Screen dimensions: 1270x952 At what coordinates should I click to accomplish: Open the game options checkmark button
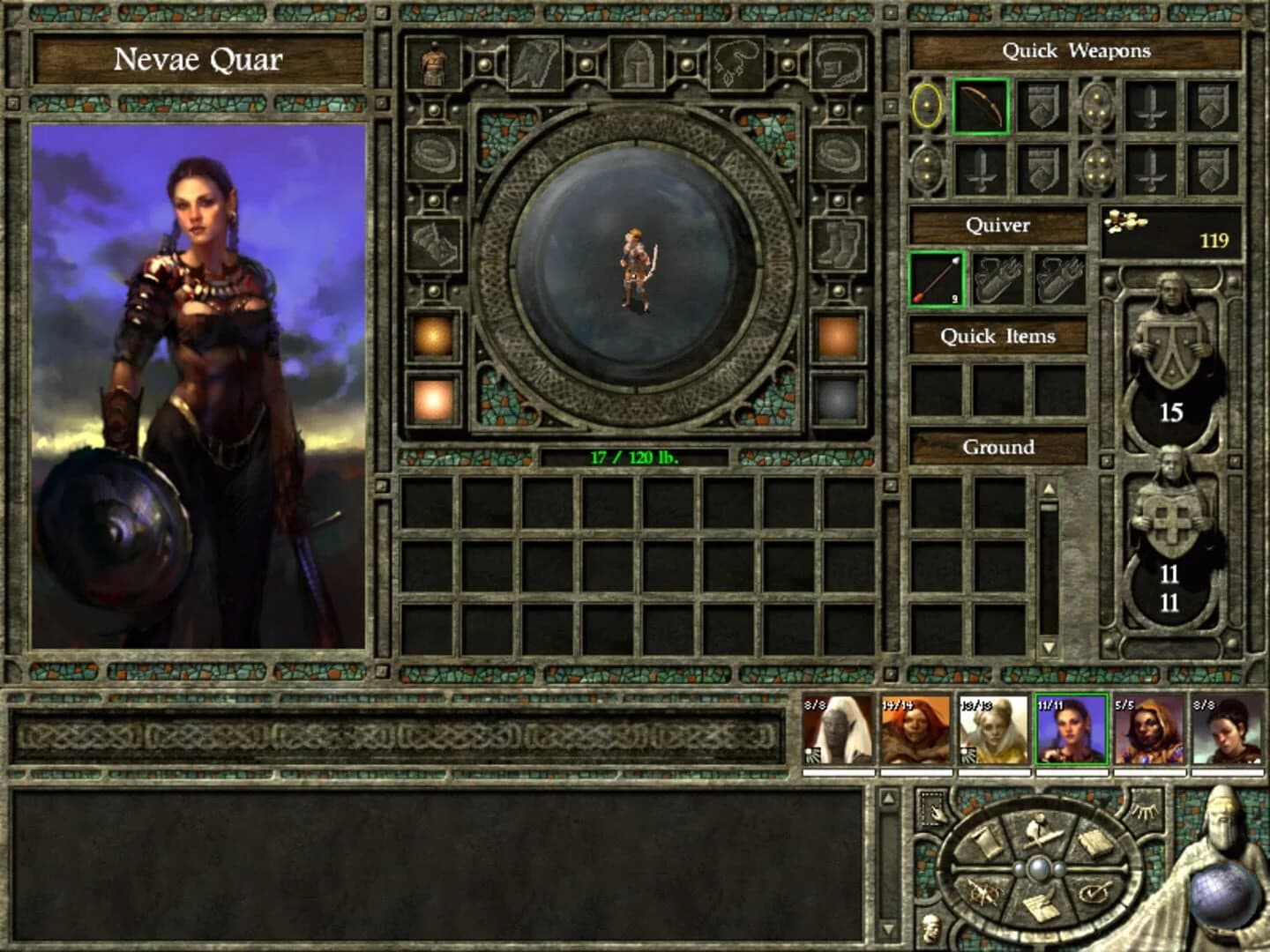click(1094, 892)
